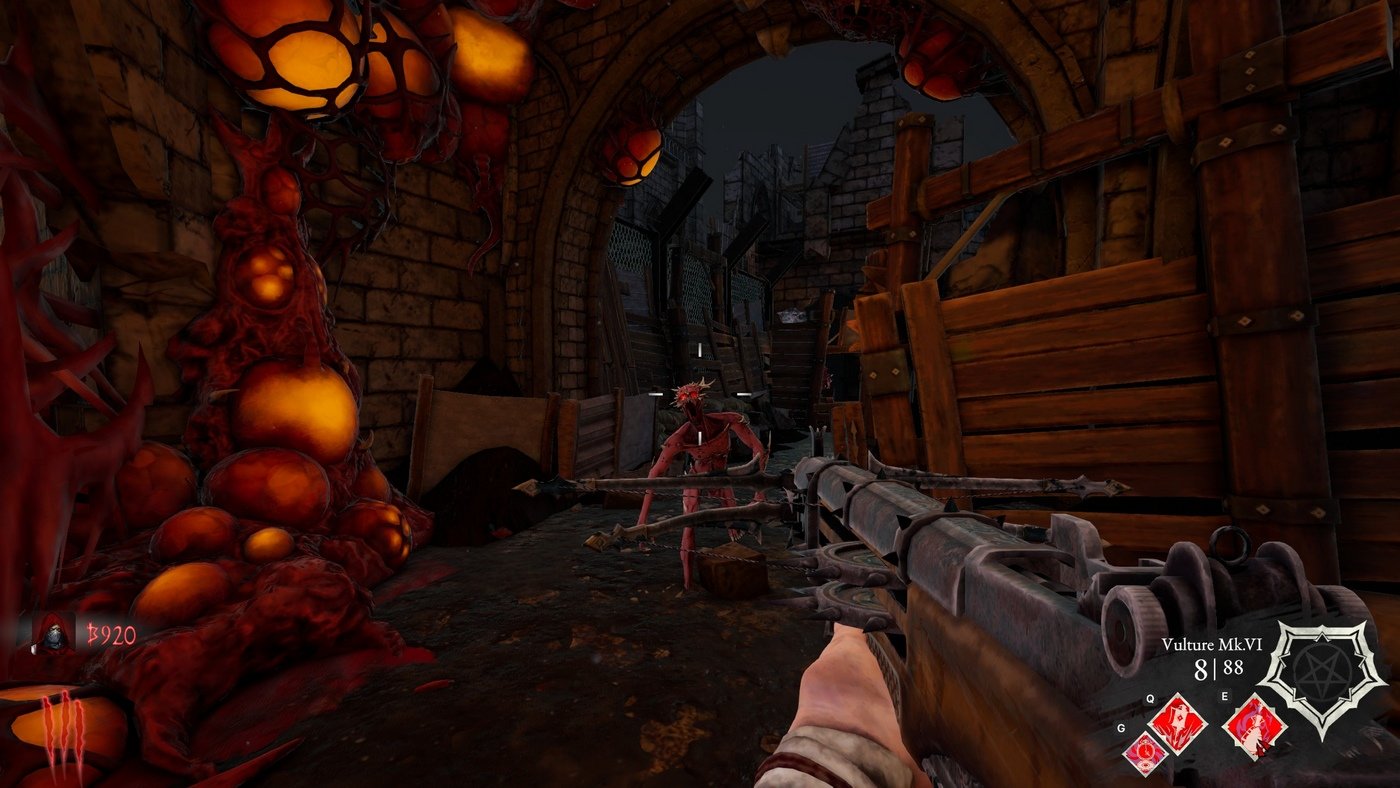Click the ammo count reading 8
1400x788 pixels.
(1203, 668)
